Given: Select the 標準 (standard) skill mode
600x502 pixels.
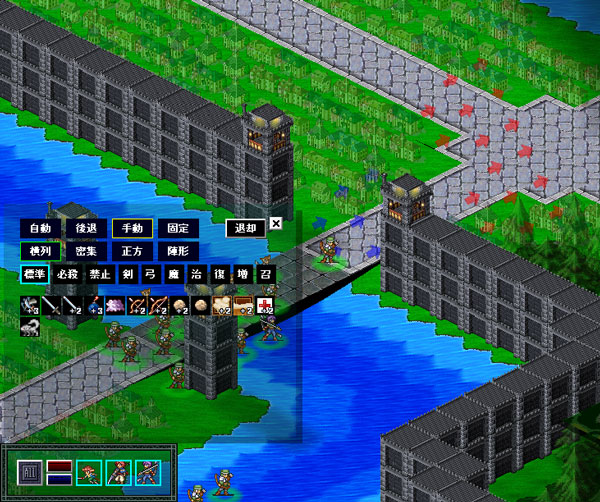Looking at the screenshot, I should pos(34,273).
